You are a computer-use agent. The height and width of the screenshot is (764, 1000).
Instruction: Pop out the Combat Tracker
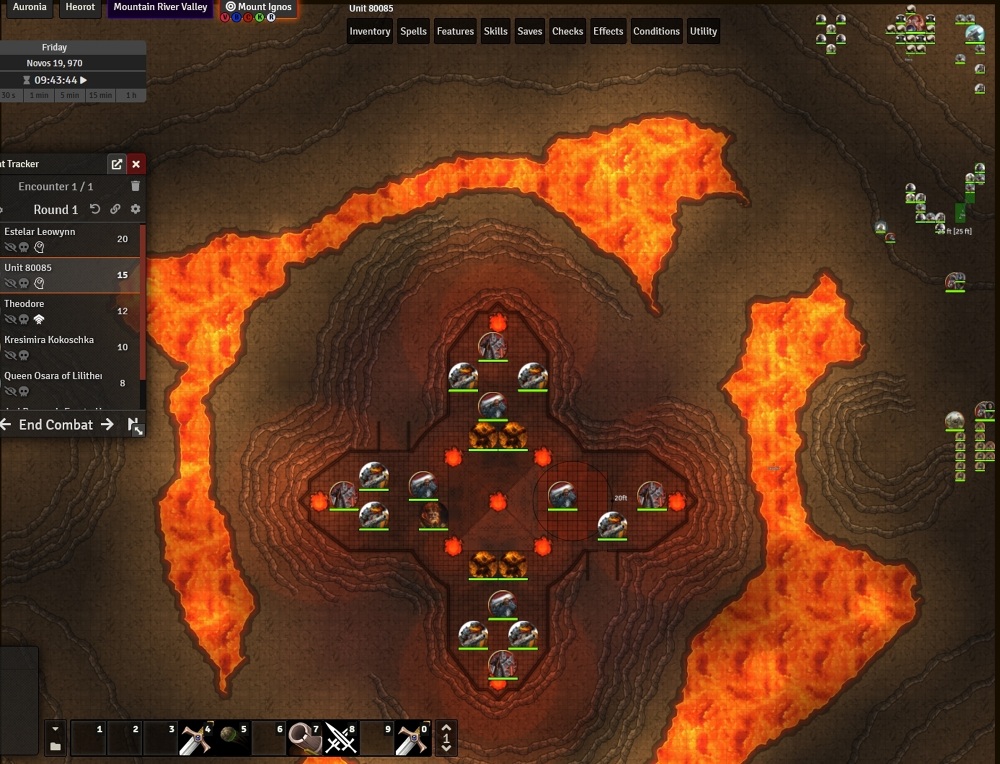pos(117,164)
